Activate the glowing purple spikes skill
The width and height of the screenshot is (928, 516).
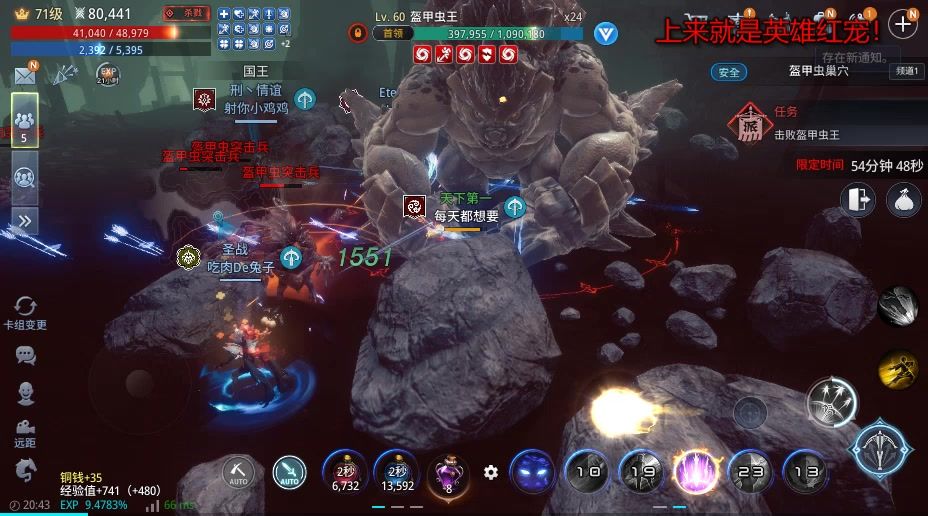tap(693, 471)
